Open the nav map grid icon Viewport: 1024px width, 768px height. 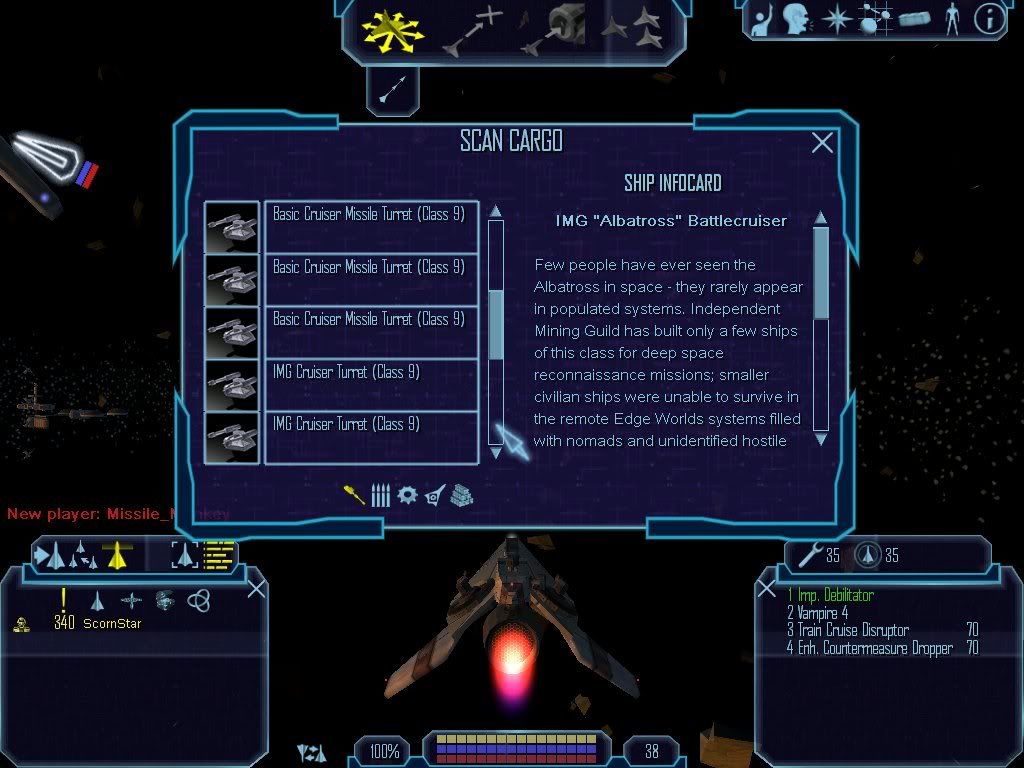coord(875,19)
